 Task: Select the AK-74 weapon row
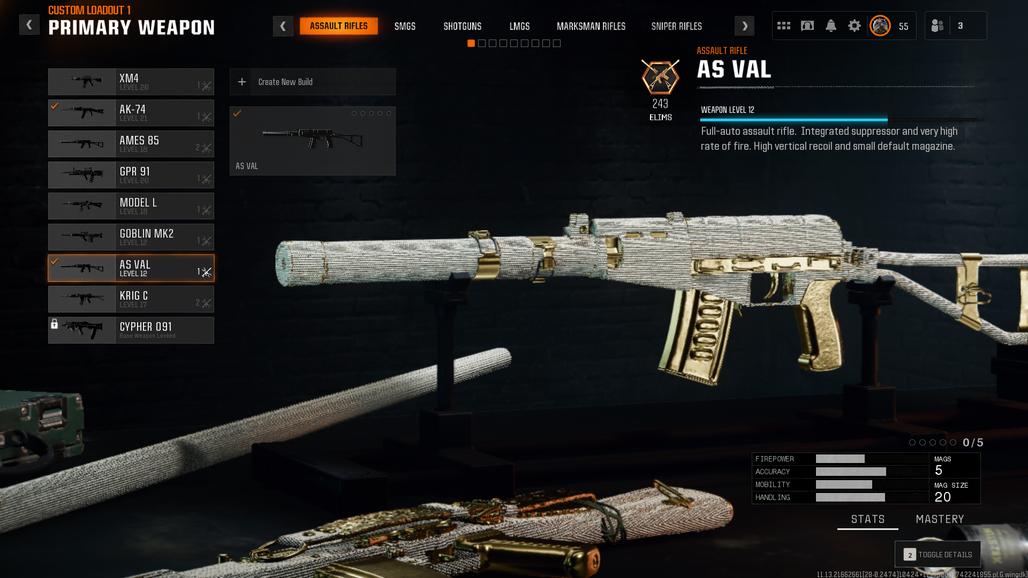click(x=131, y=113)
